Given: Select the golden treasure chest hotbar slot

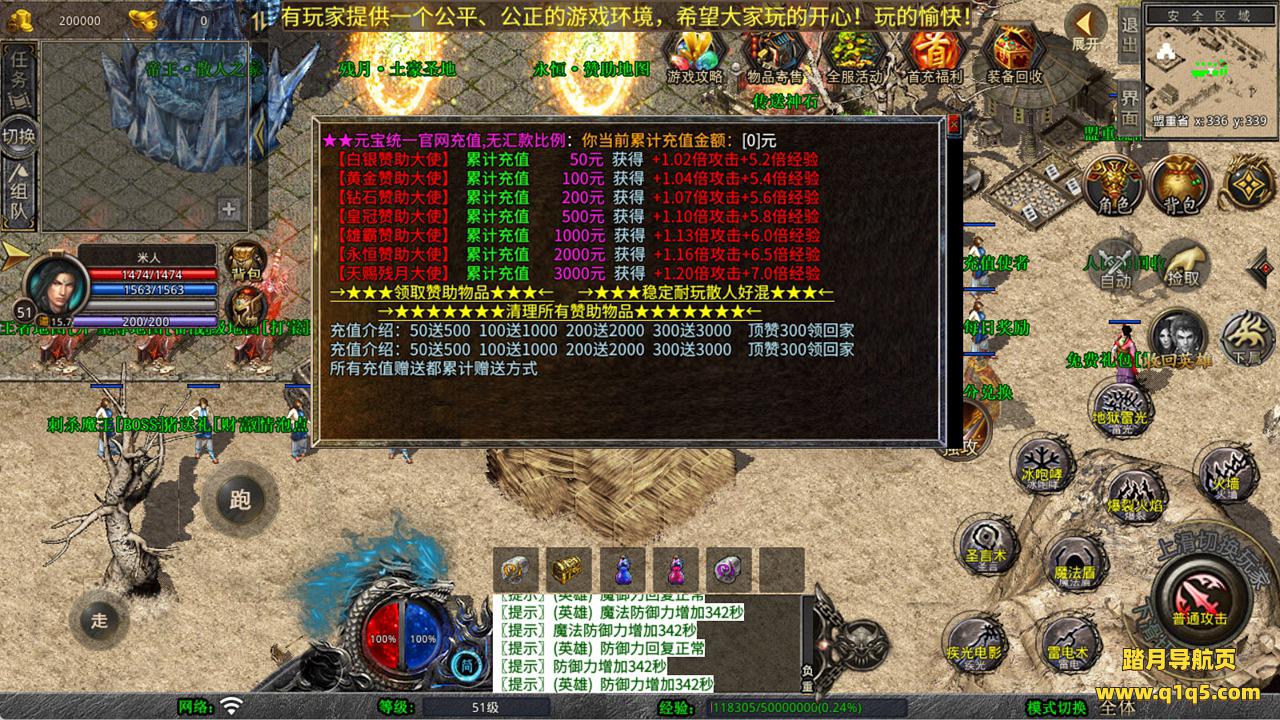Looking at the screenshot, I should 568,570.
